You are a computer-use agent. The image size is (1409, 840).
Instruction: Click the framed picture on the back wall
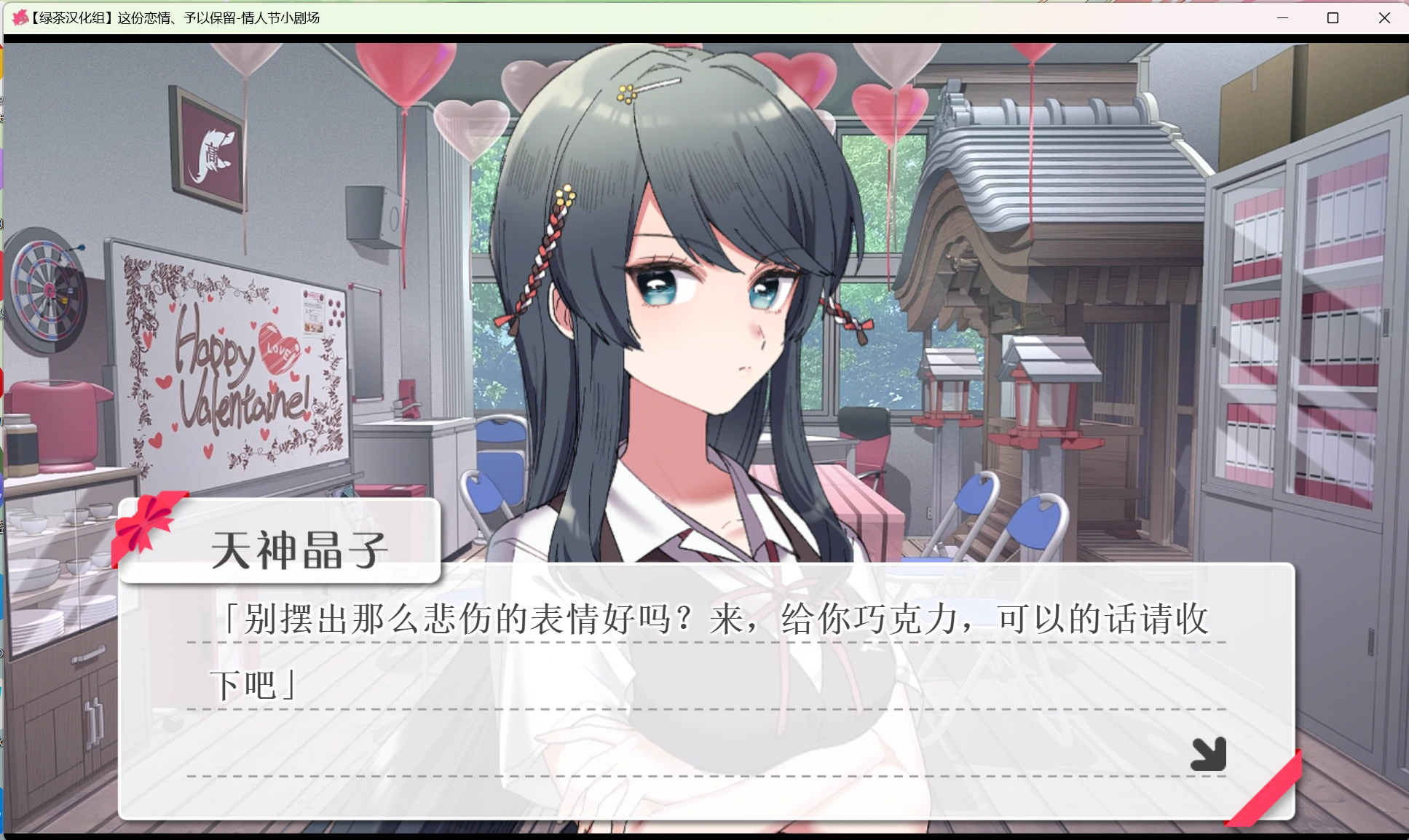[x=208, y=146]
